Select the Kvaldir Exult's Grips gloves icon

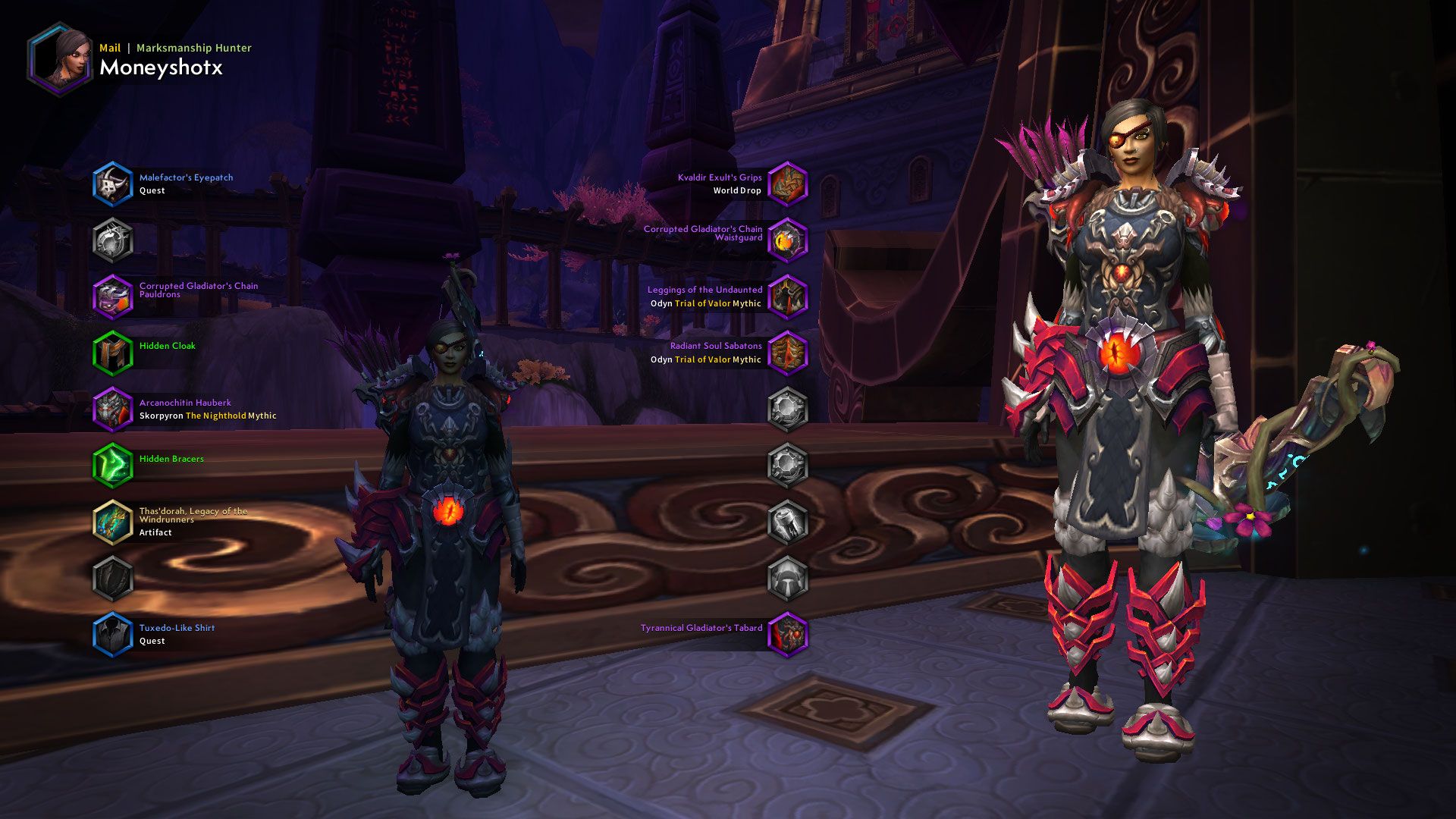tap(789, 182)
